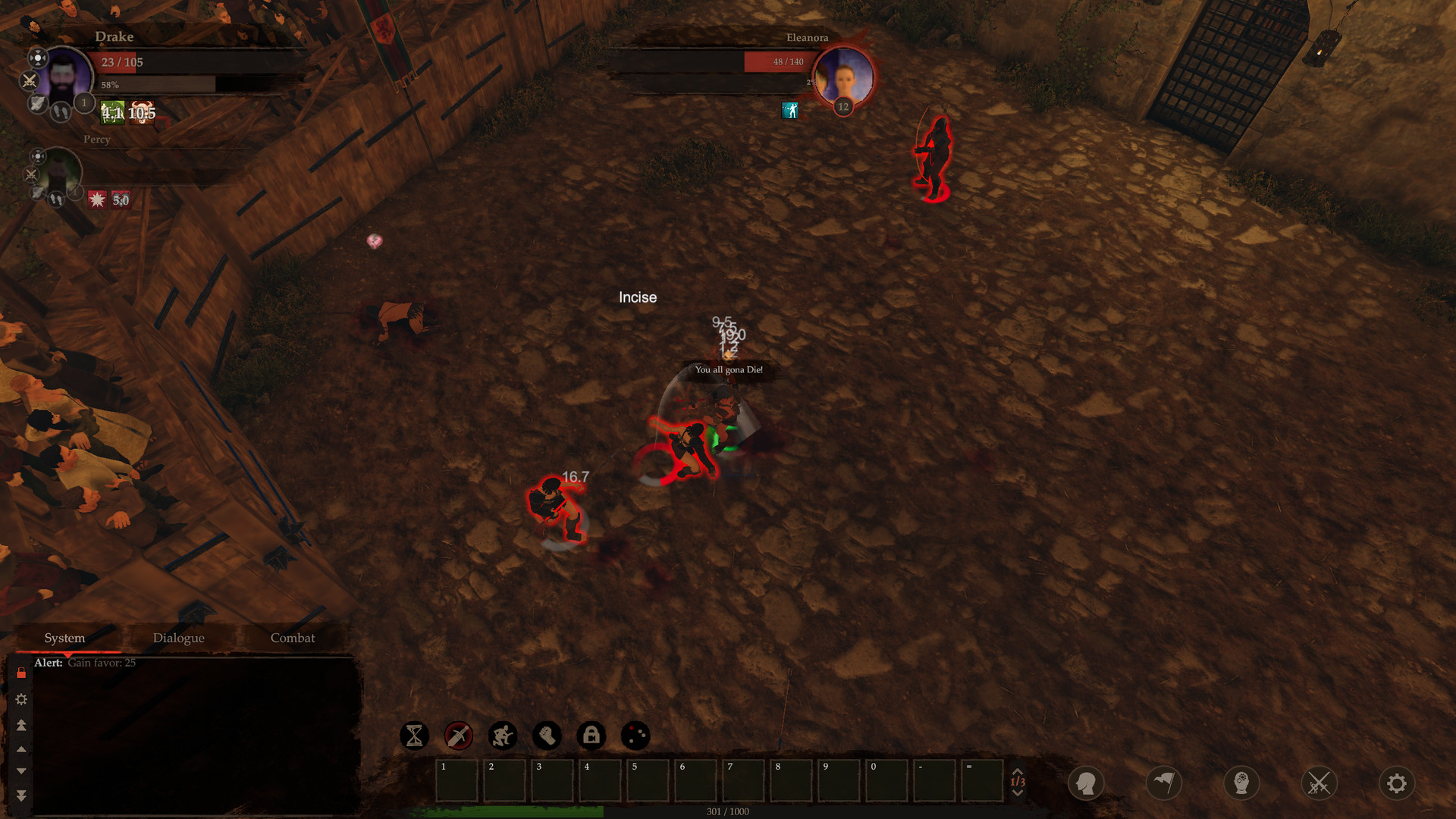Switch to the Dialogue tab
This screenshot has width=1456, height=819.
click(x=179, y=638)
